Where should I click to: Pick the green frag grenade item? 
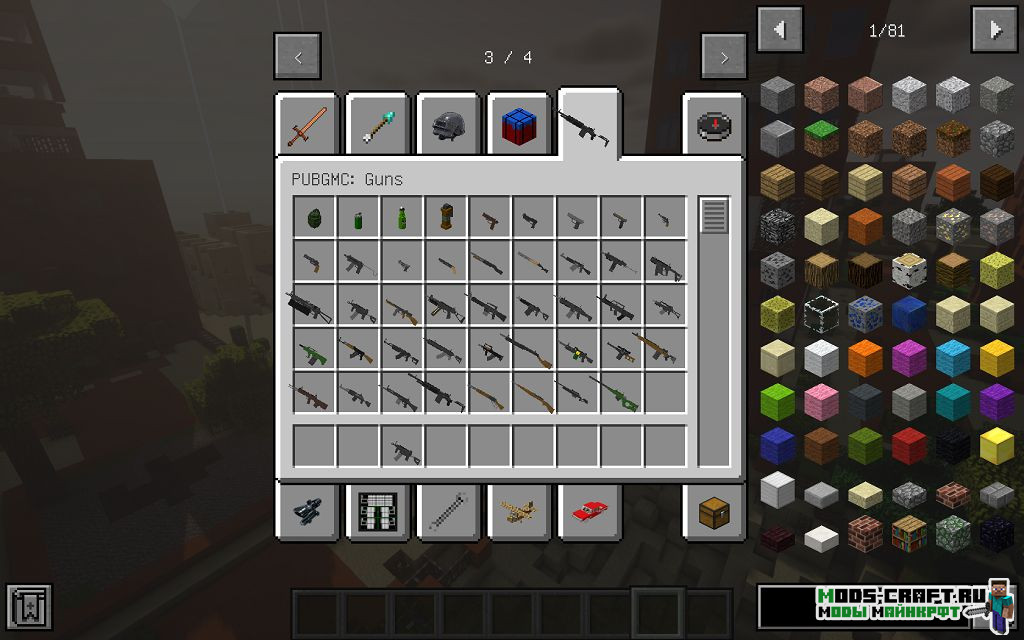[313, 218]
